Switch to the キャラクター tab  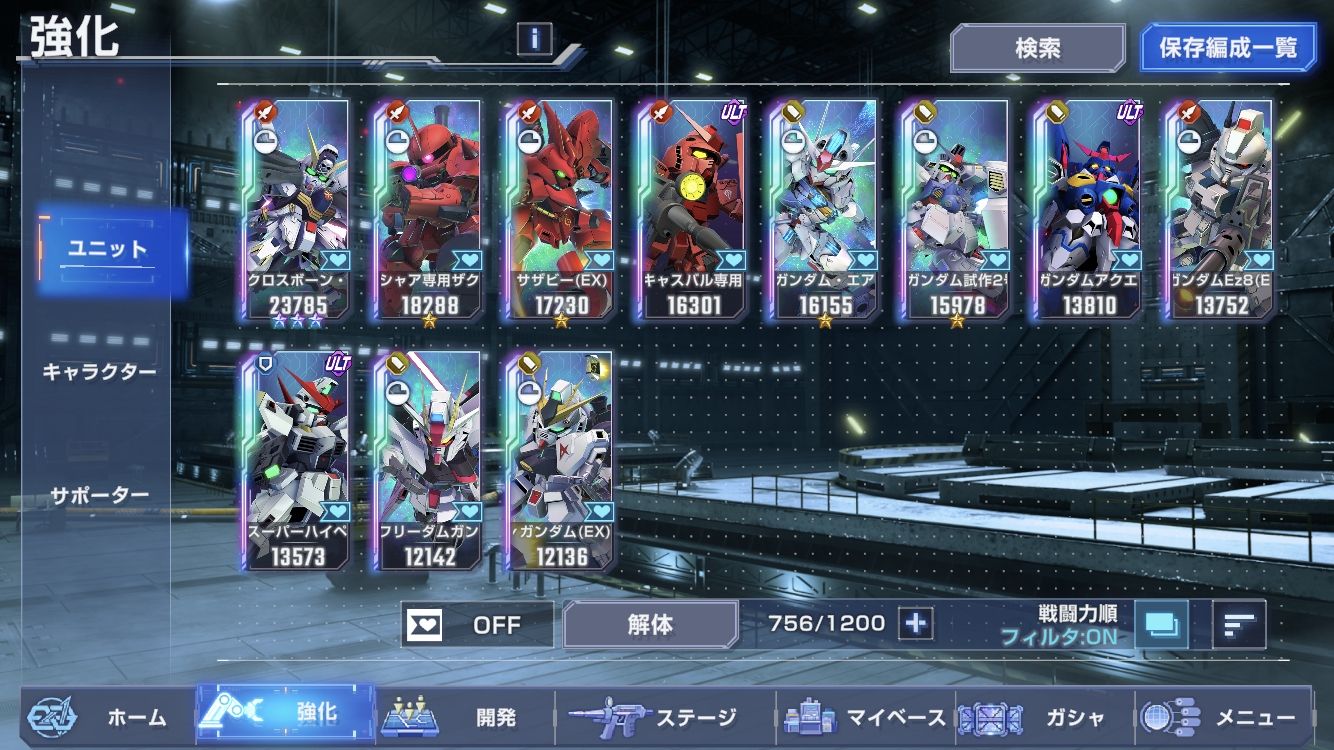pos(99,372)
